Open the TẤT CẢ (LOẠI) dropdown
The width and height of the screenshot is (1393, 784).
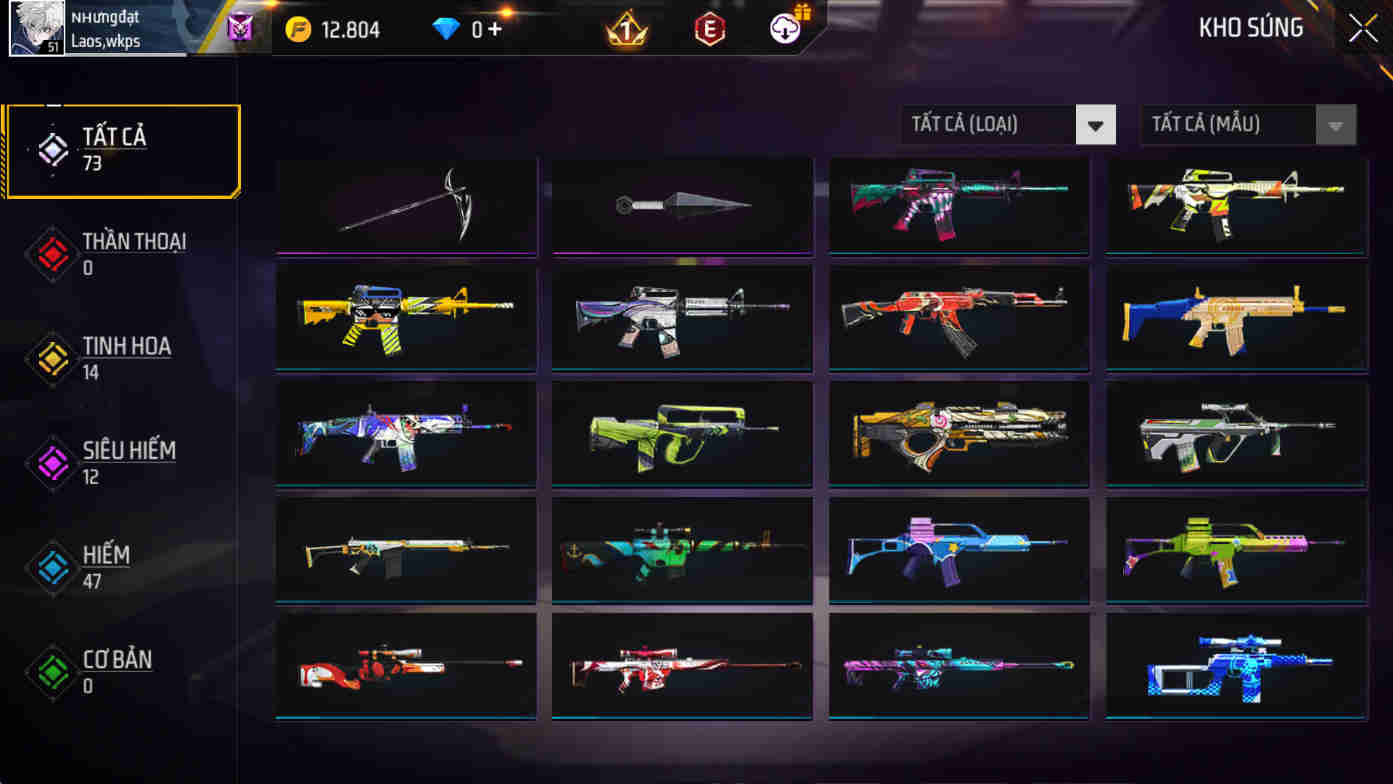[x=990, y=124]
